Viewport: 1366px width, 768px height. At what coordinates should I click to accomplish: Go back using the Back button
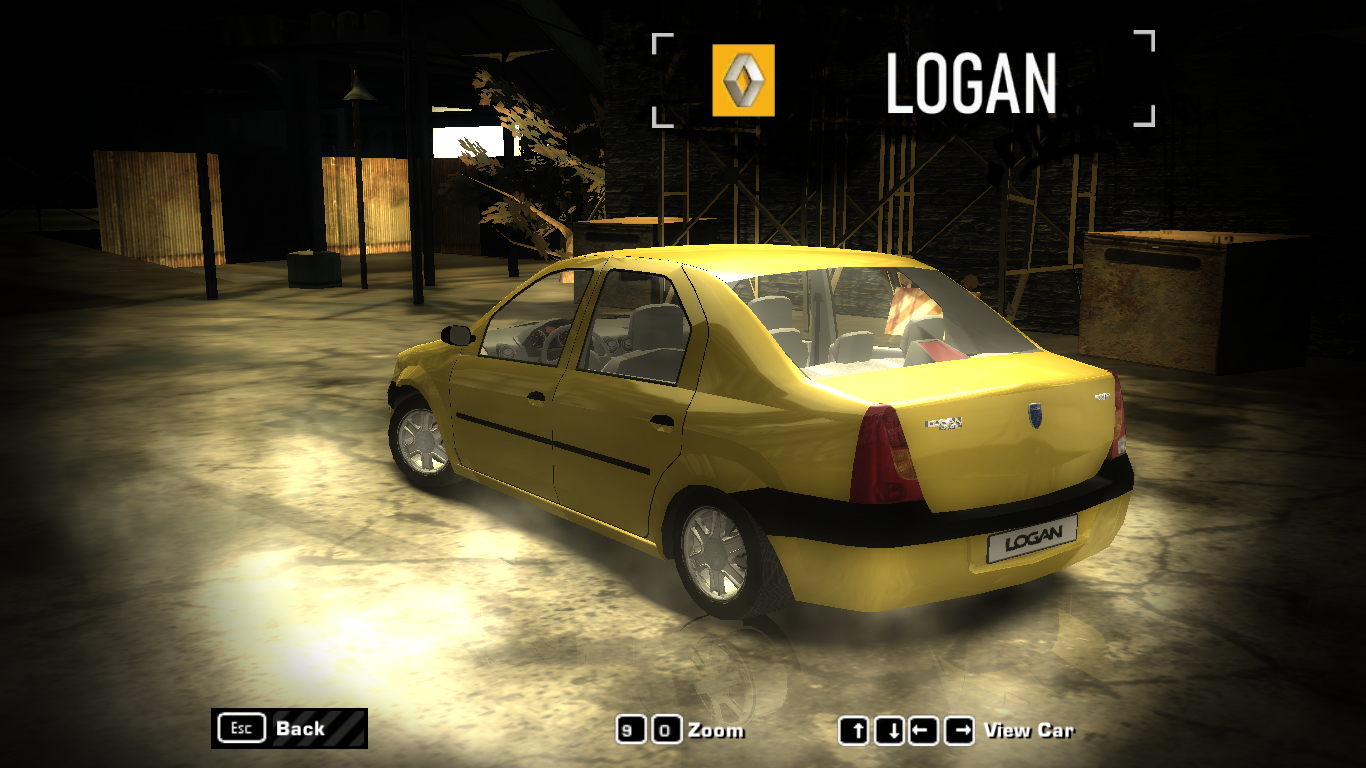click(x=288, y=728)
